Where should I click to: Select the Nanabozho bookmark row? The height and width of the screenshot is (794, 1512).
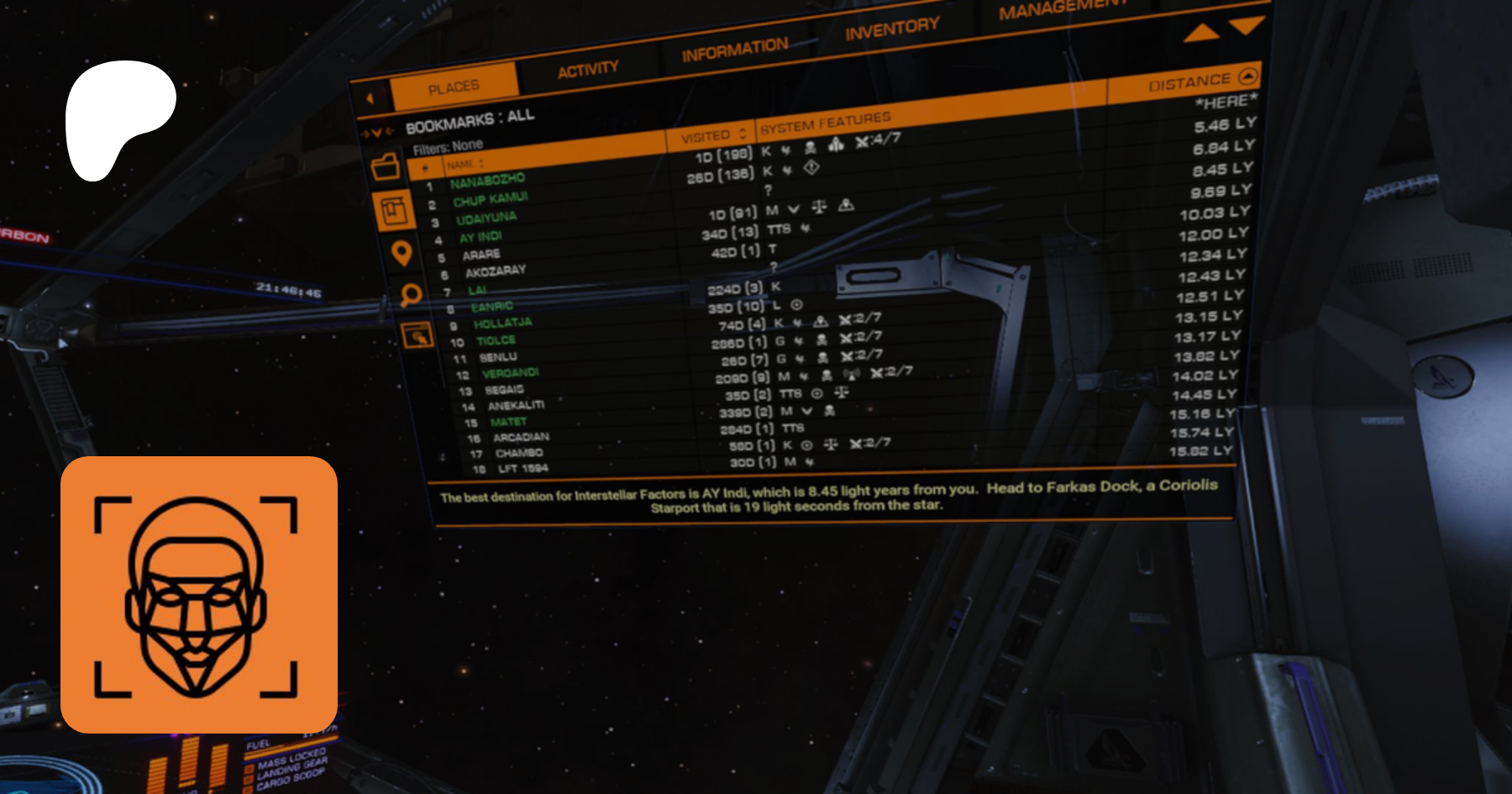(487, 181)
